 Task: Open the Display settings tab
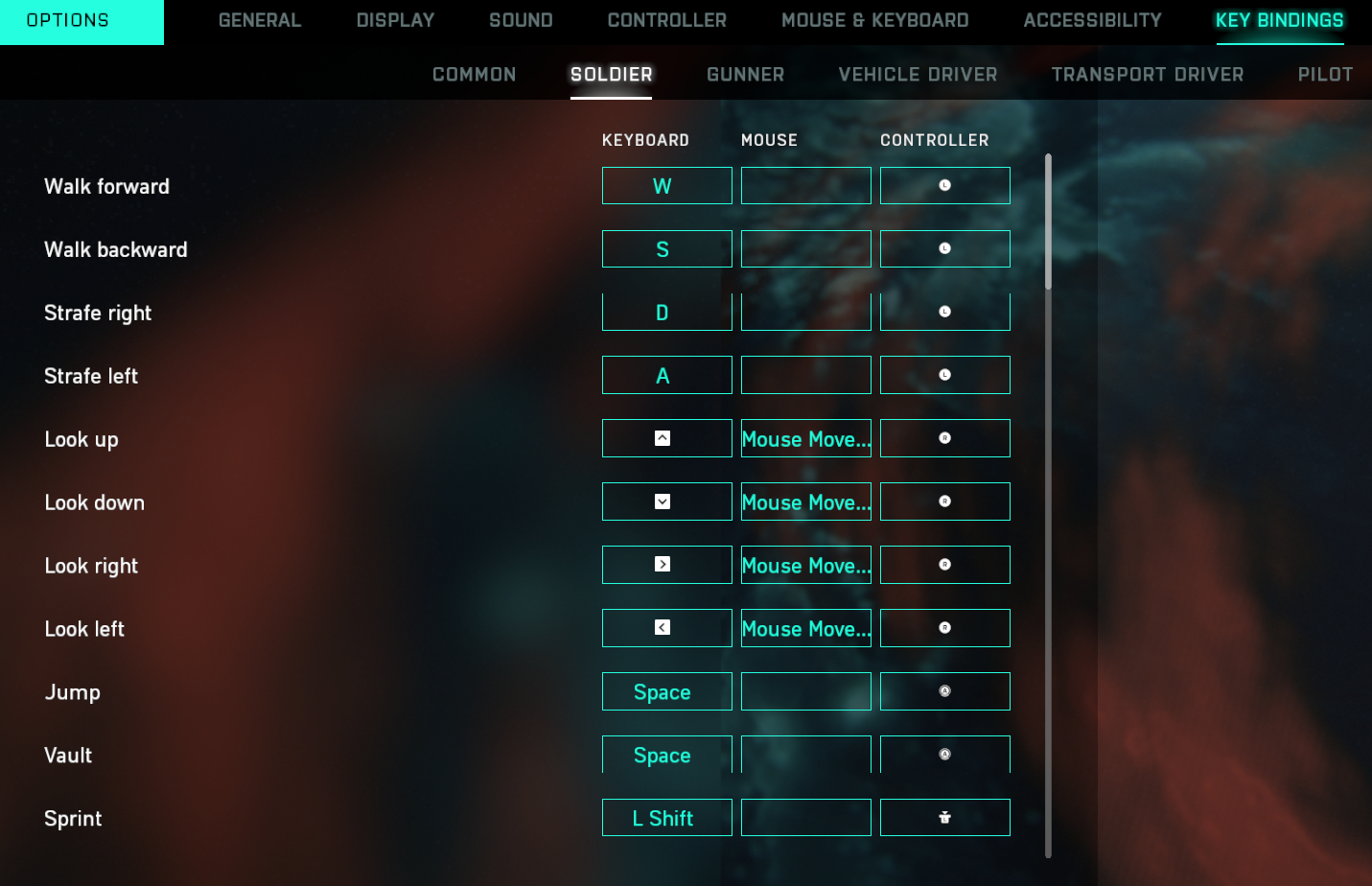pos(395,20)
